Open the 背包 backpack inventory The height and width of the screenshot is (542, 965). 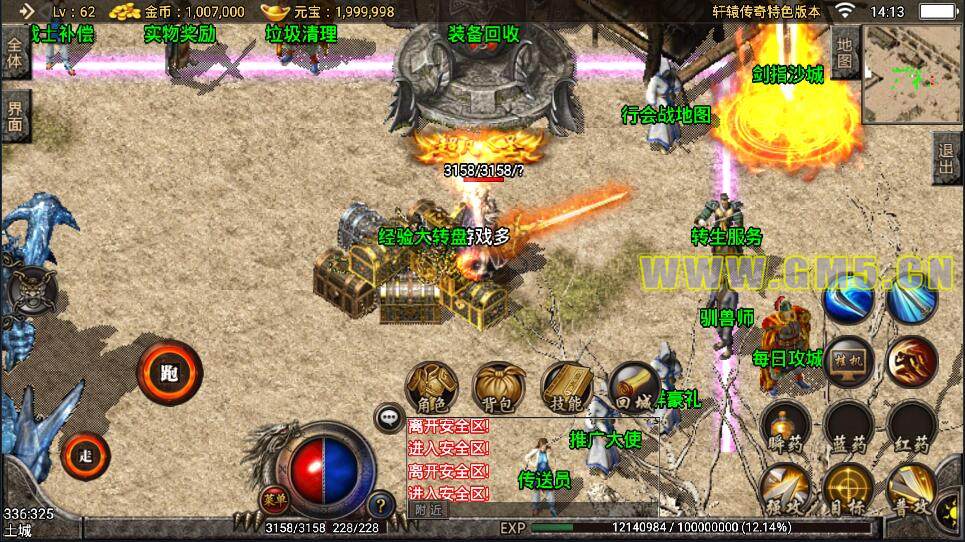[499, 388]
